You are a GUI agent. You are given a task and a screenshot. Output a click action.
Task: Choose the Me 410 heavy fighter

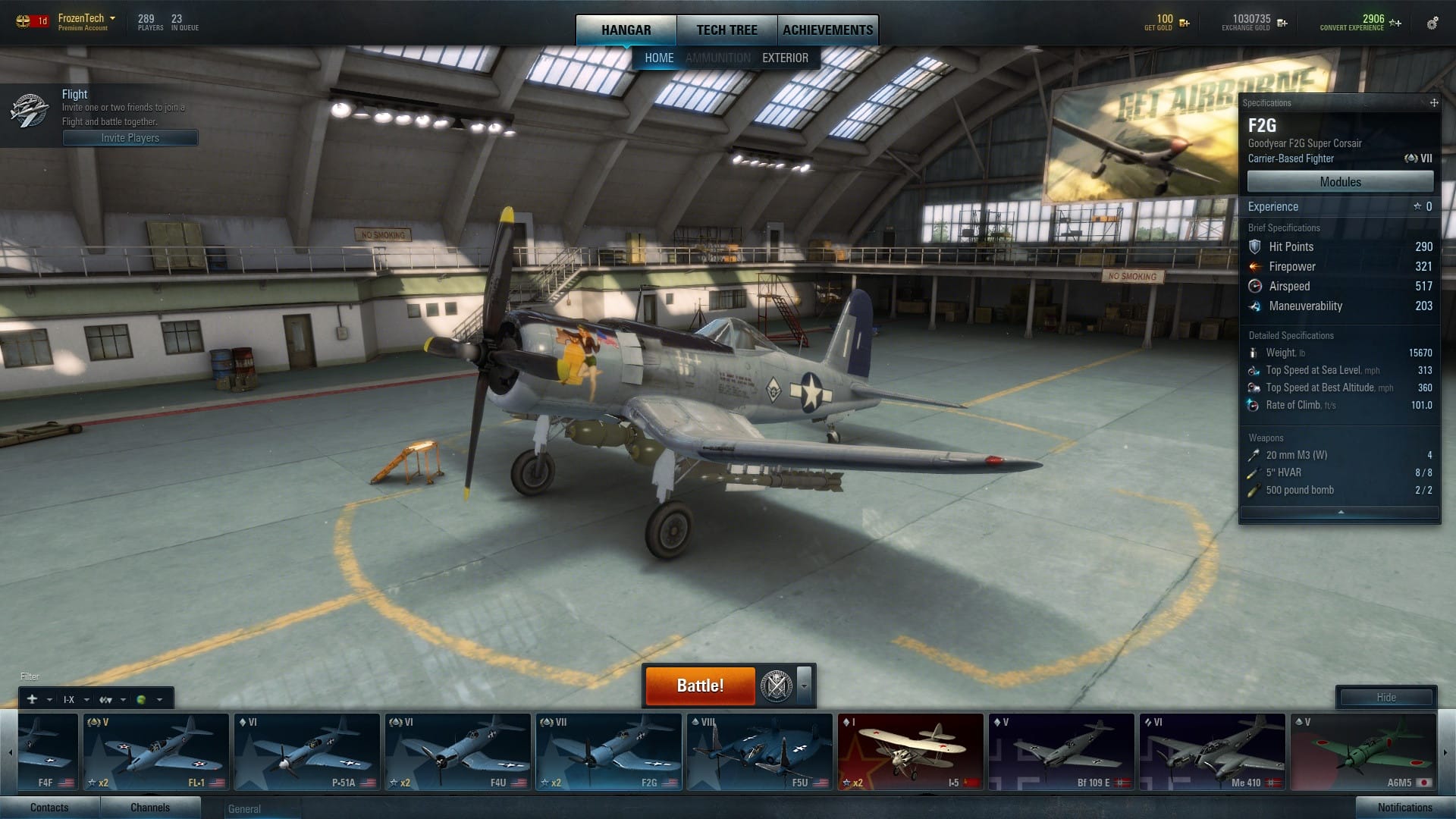click(x=1212, y=752)
